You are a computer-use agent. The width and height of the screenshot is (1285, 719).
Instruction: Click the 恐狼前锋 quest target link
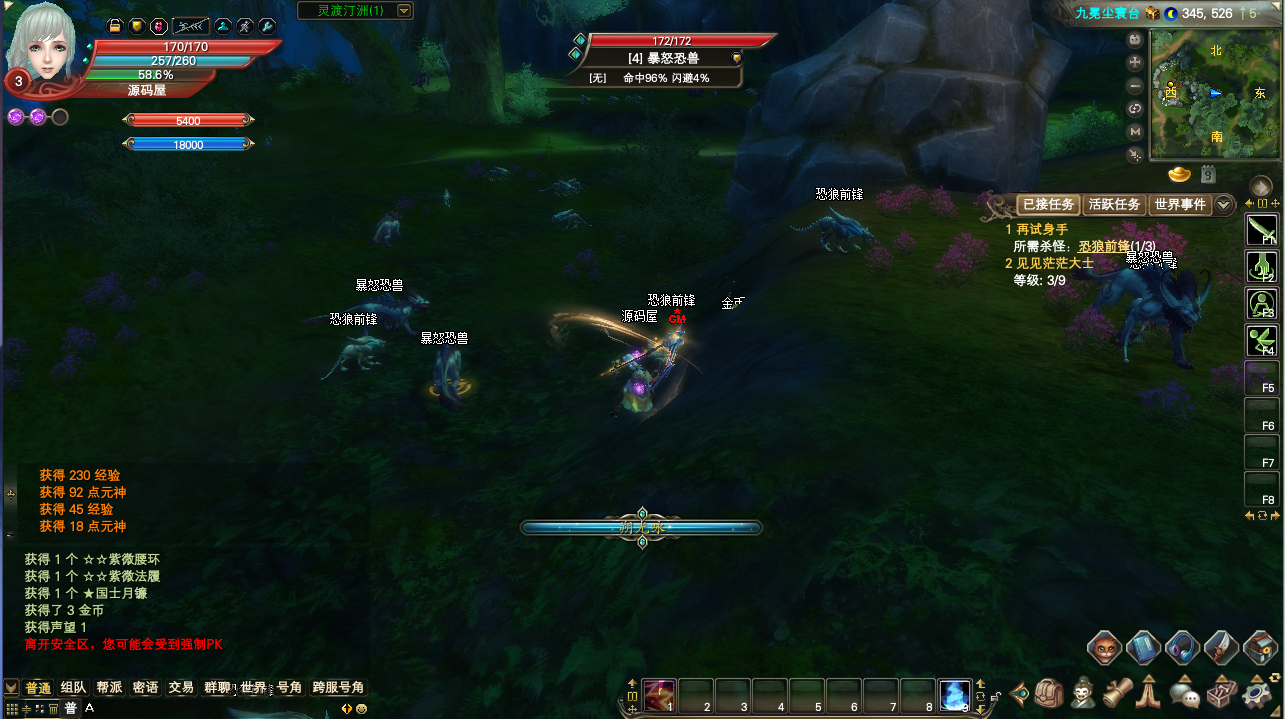click(1103, 246)
